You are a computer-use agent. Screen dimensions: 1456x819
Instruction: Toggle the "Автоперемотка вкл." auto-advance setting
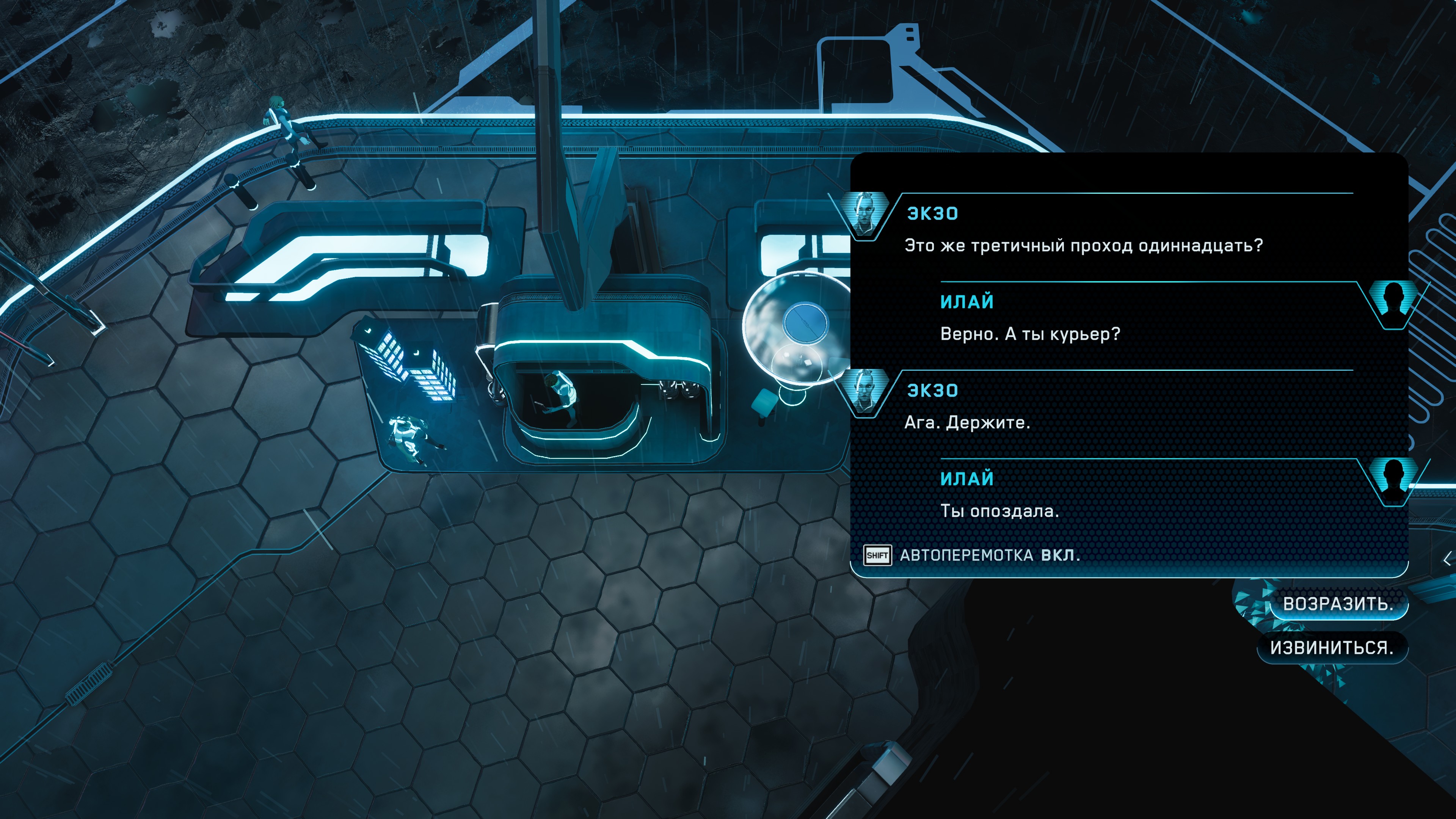click(x=972, y=555)
